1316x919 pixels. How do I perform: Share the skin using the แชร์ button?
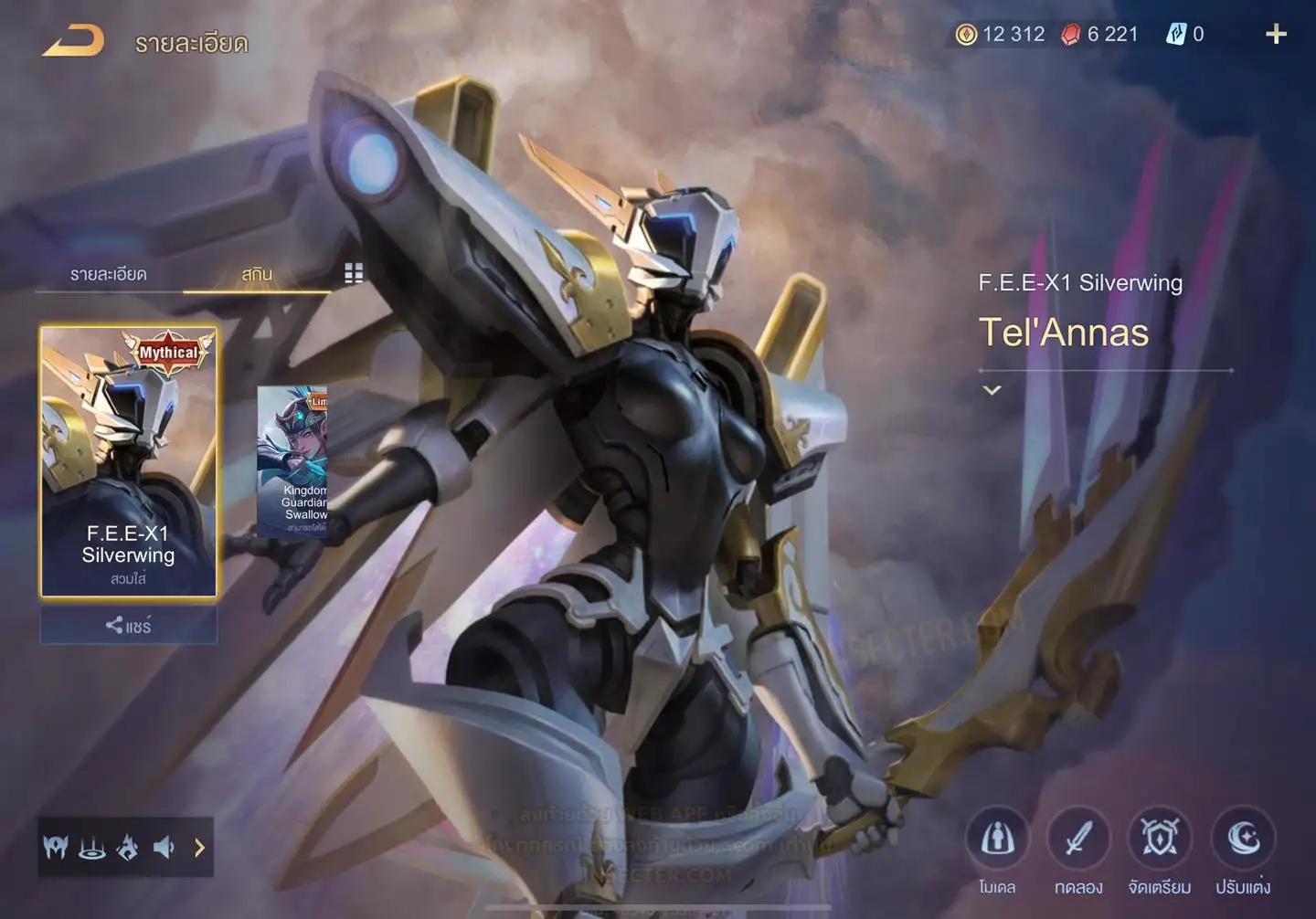click(x=128, y=626)
